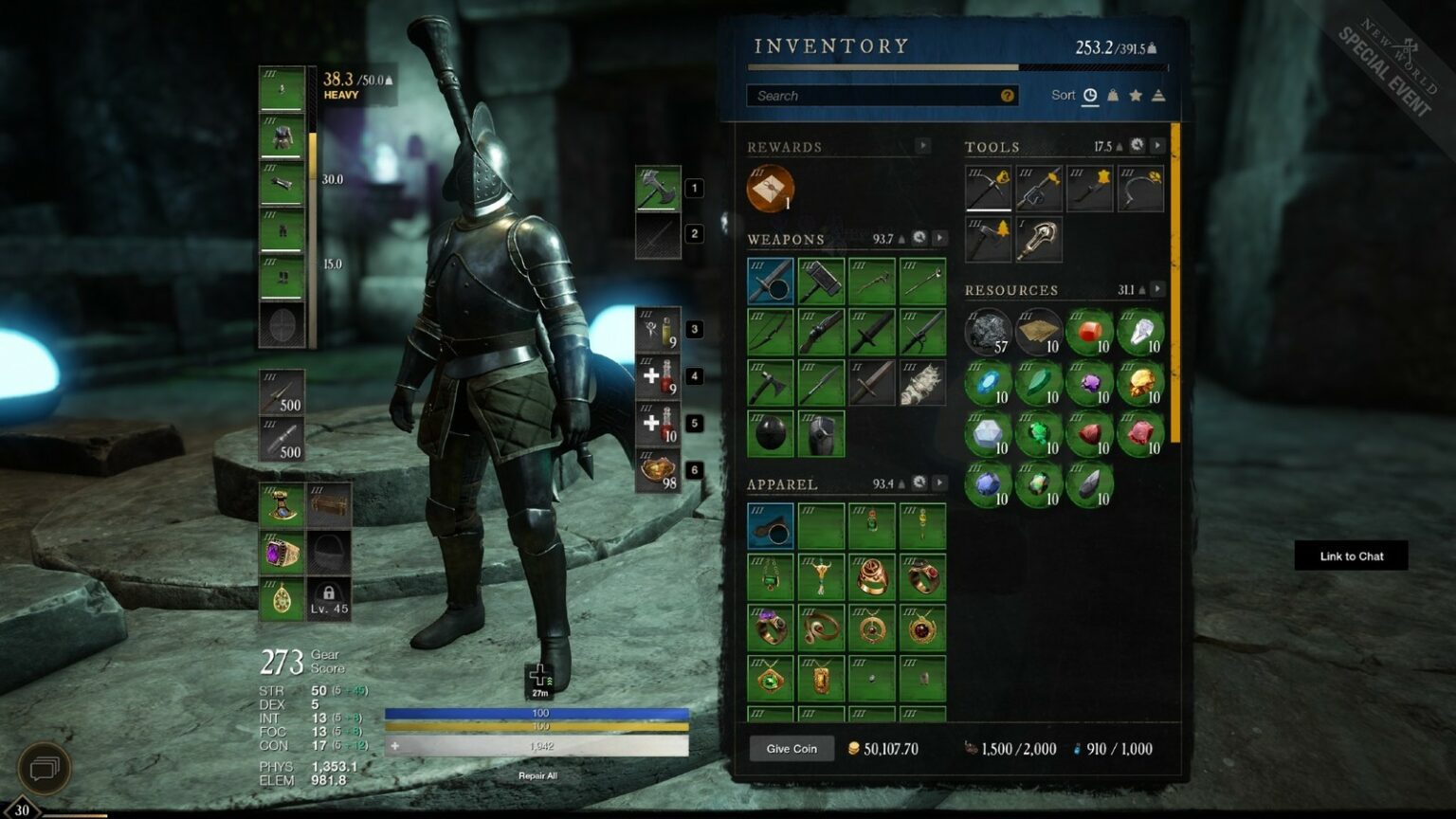The height and width of the screenshot is (819, 1456).
Task: Sort inventory by recent using the clock icon
Action: pos(1089,96)
